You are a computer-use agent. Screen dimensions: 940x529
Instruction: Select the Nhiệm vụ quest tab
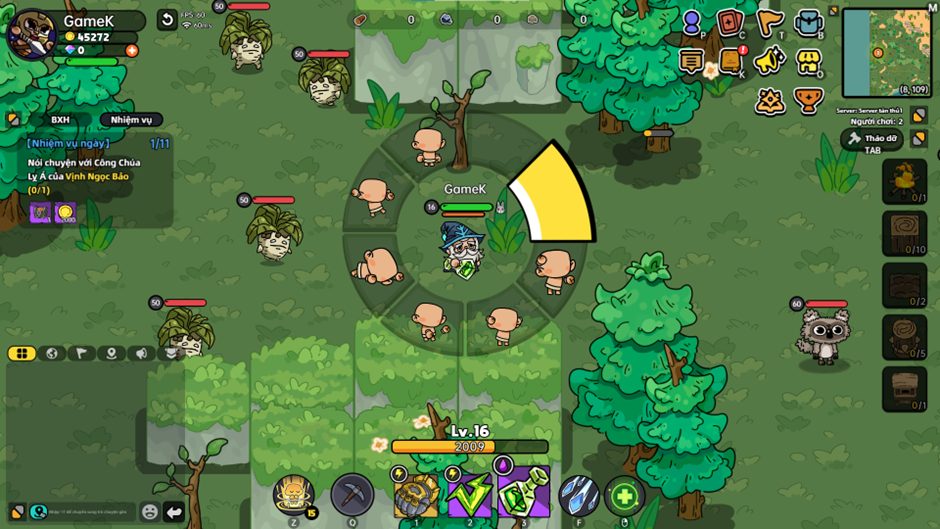tap(131, 120)
